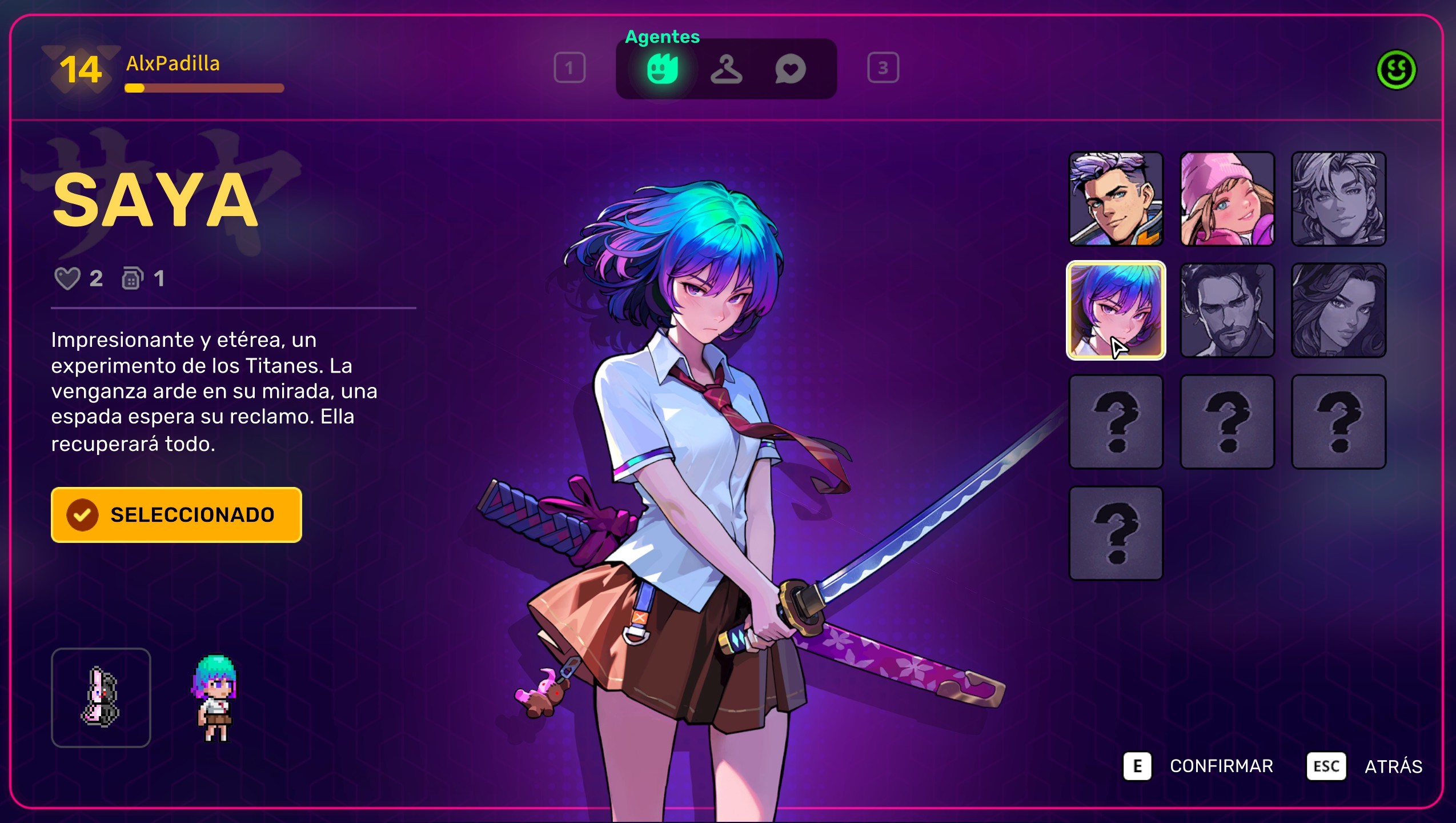This screenshot has height=823, width=1456.
Task: Pick the greyed-out long-haired woman agent
Action: 1338,310
